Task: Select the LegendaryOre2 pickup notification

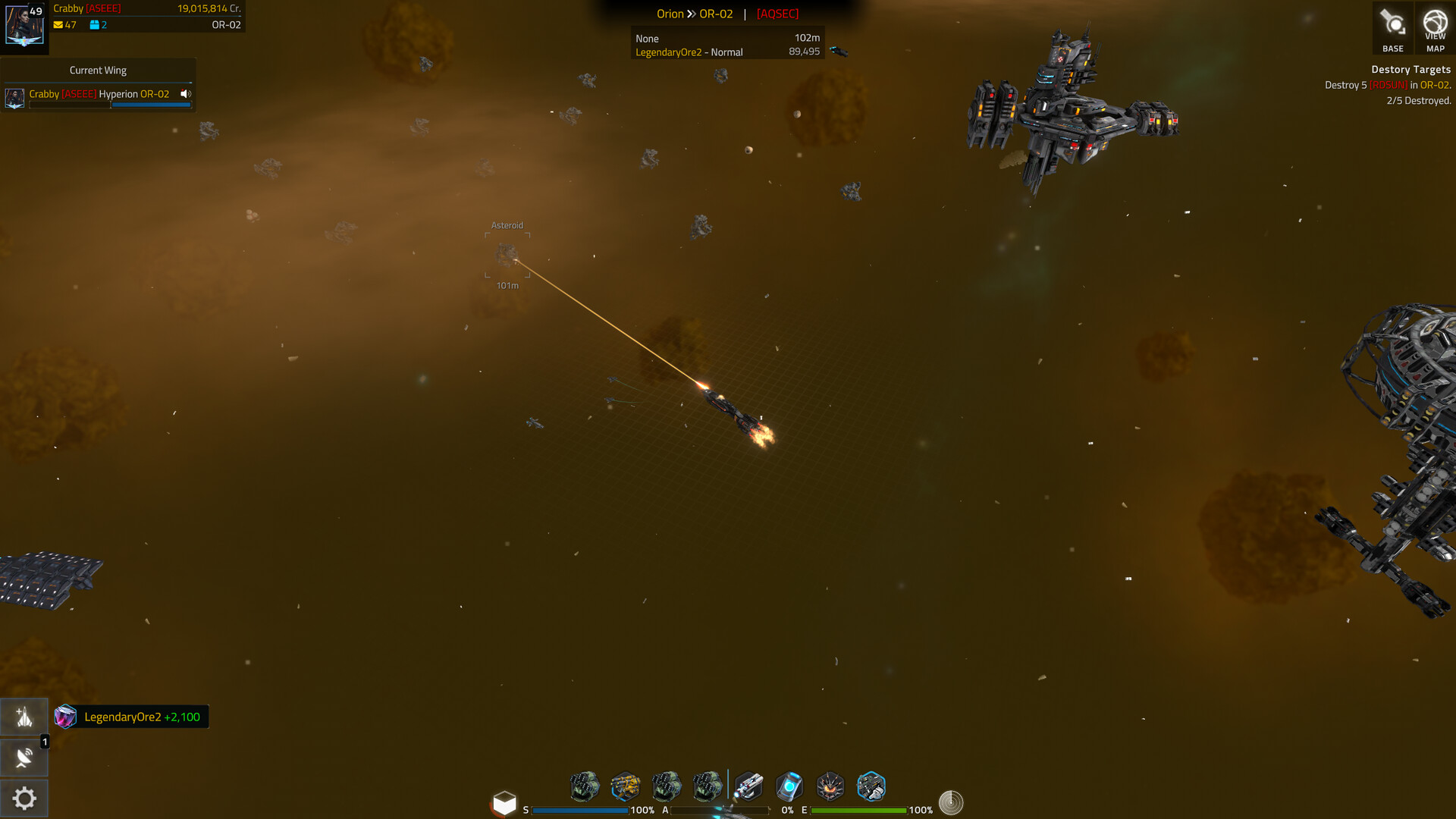Action: (x=130, y=716)
